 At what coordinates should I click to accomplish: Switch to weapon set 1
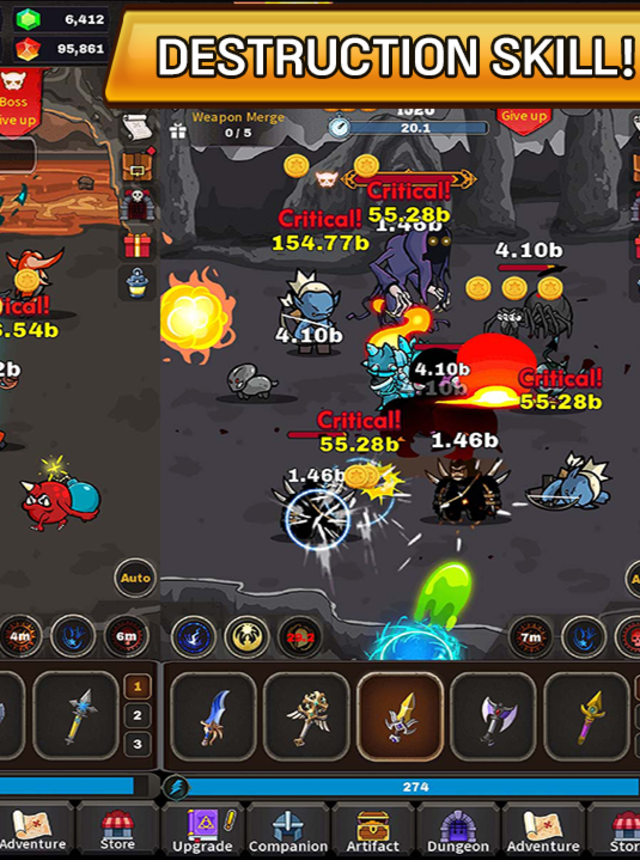click(x=137, y=686)
